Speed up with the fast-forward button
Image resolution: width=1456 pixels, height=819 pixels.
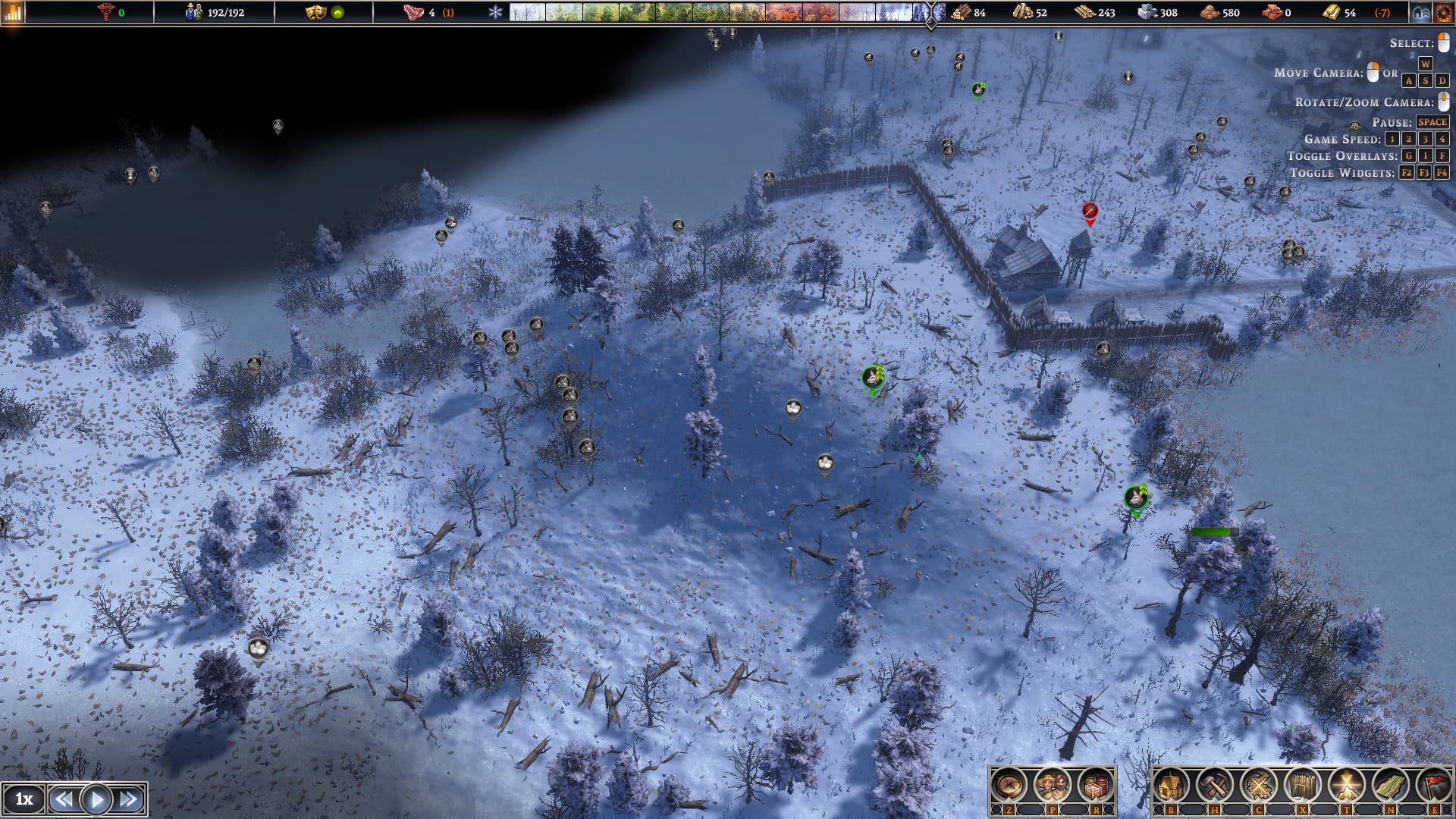(129, 799)
